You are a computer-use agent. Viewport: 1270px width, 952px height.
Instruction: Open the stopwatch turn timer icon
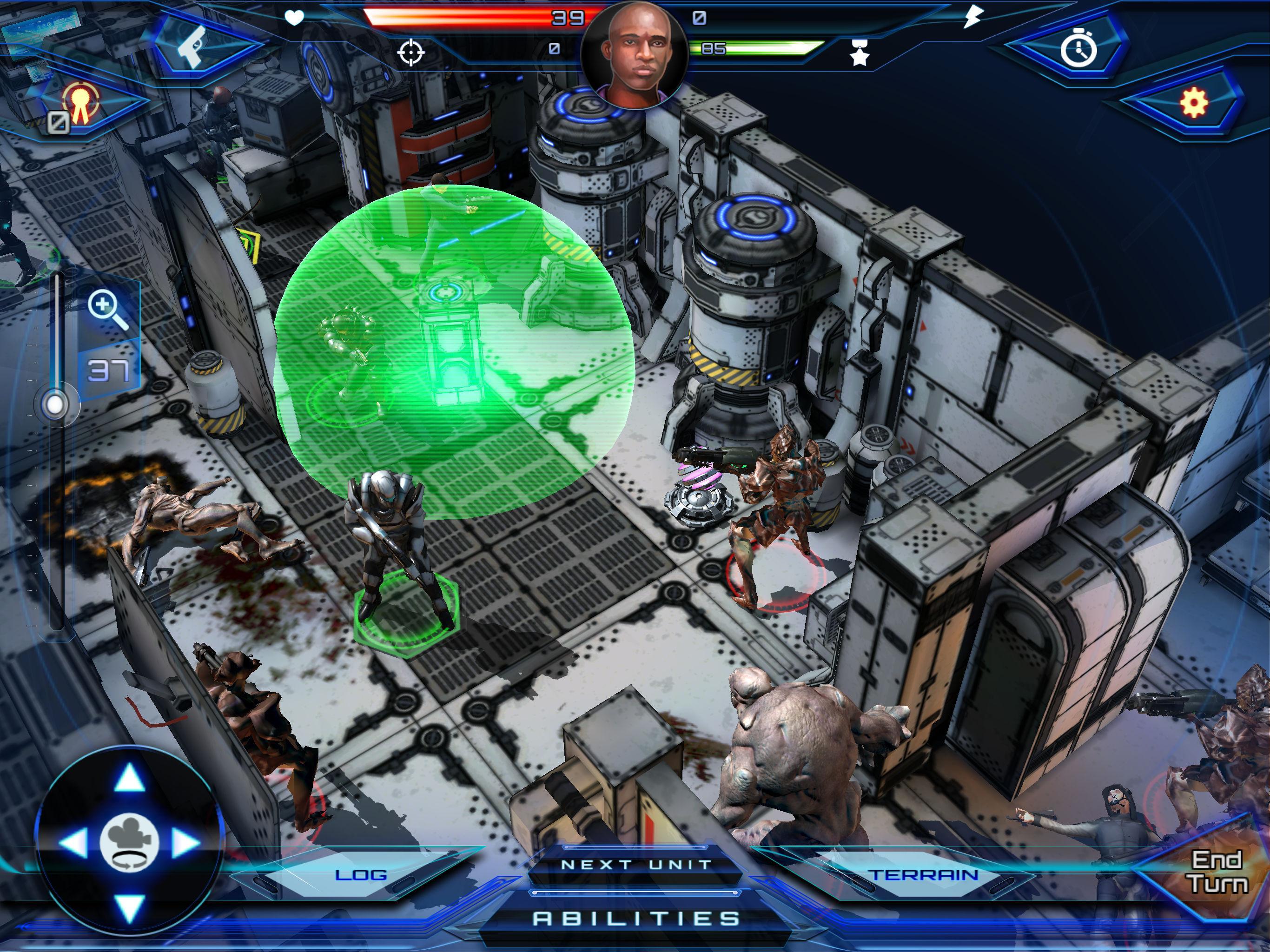click(1079, 51)
